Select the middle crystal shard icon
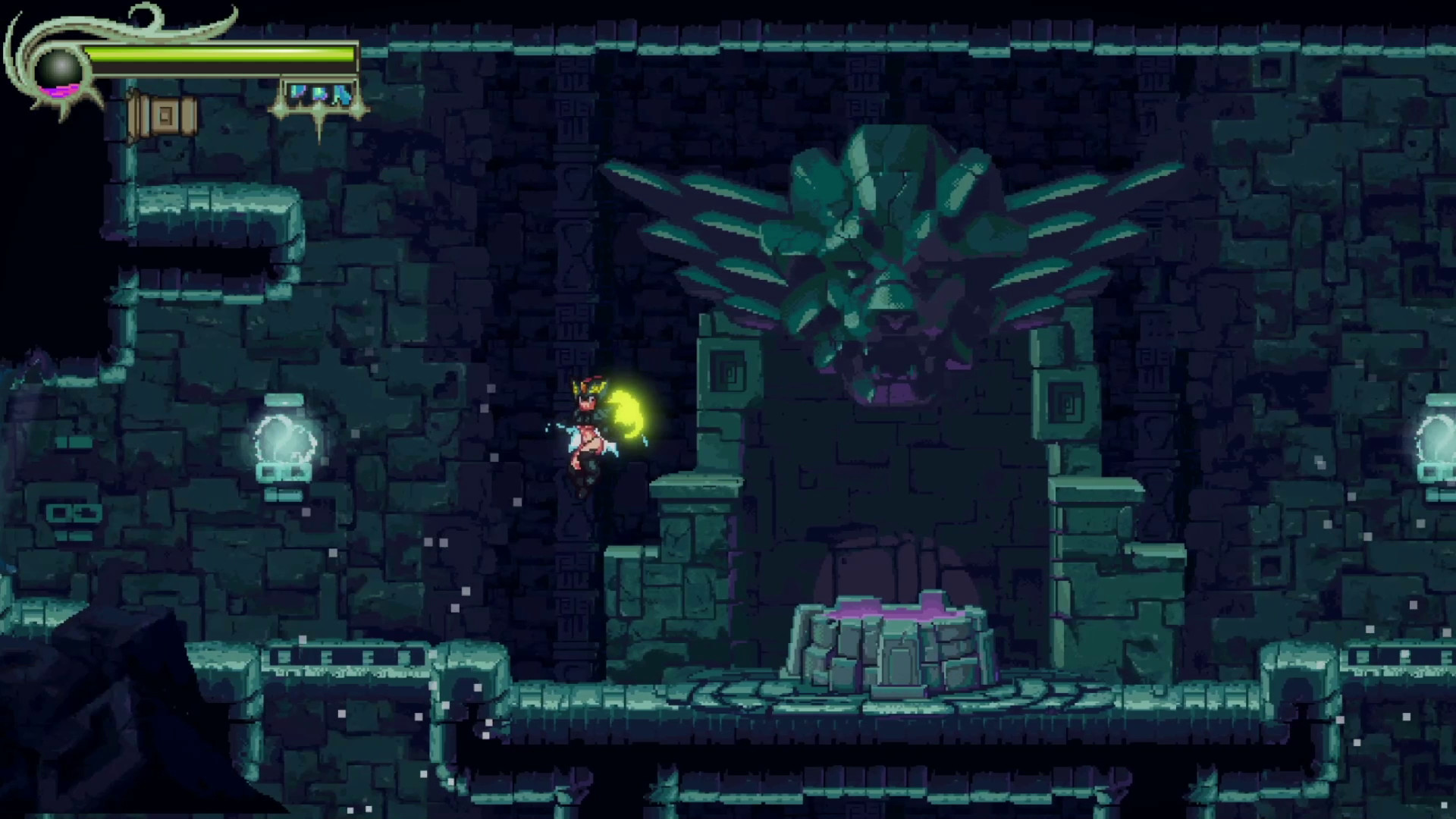Image resolution: width=1456 pixels, height=819 pixels. (x=318, y=95)
